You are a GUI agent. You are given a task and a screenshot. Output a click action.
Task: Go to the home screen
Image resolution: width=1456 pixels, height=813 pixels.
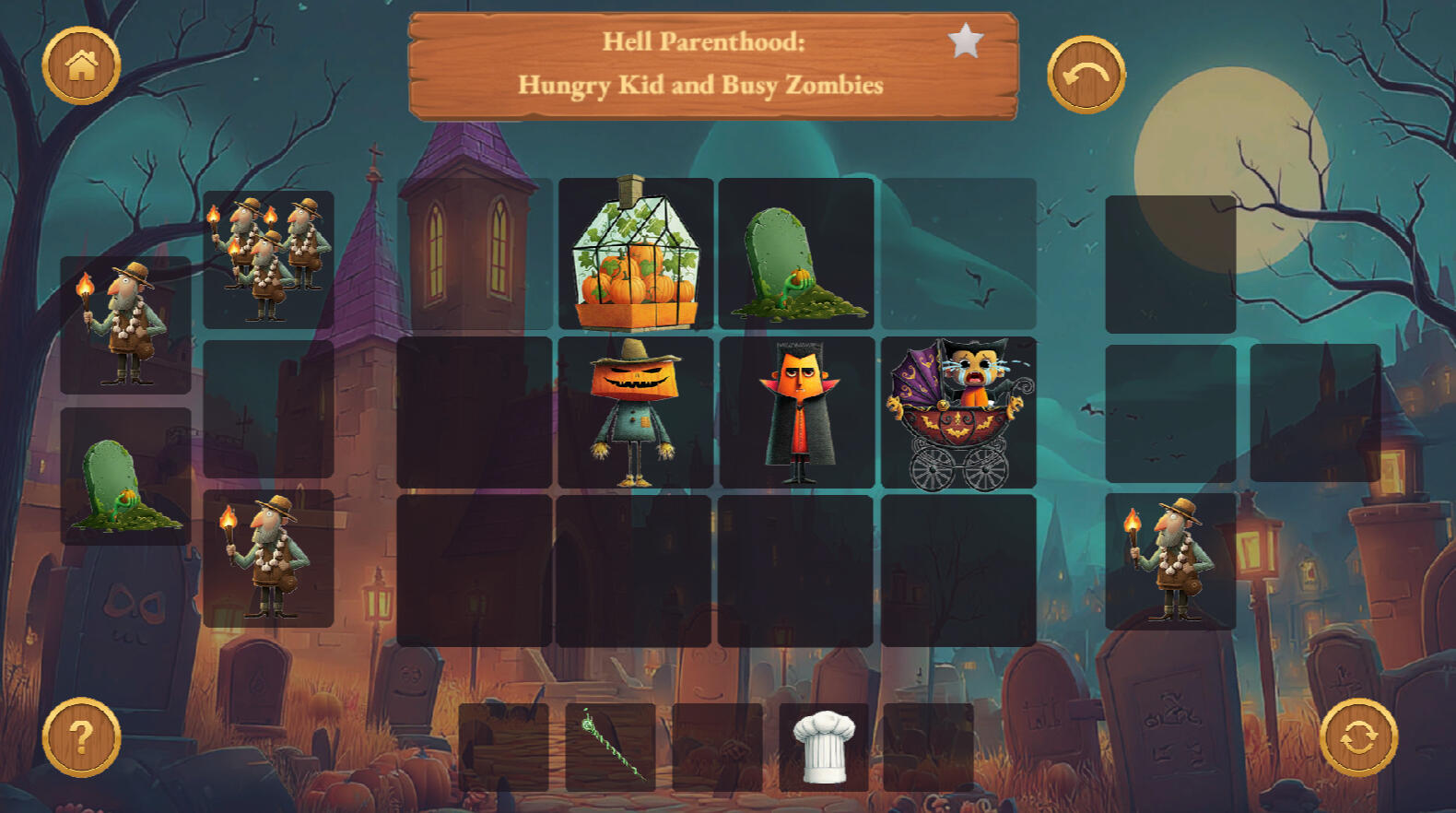point(81,65)
